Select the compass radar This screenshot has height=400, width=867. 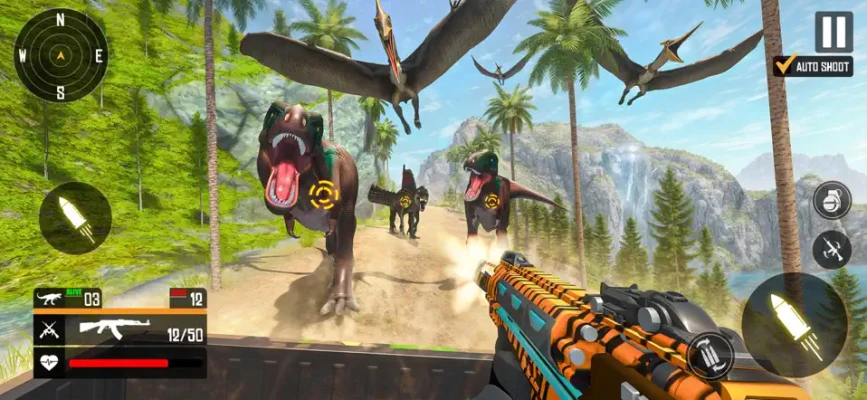click(60, 55)
